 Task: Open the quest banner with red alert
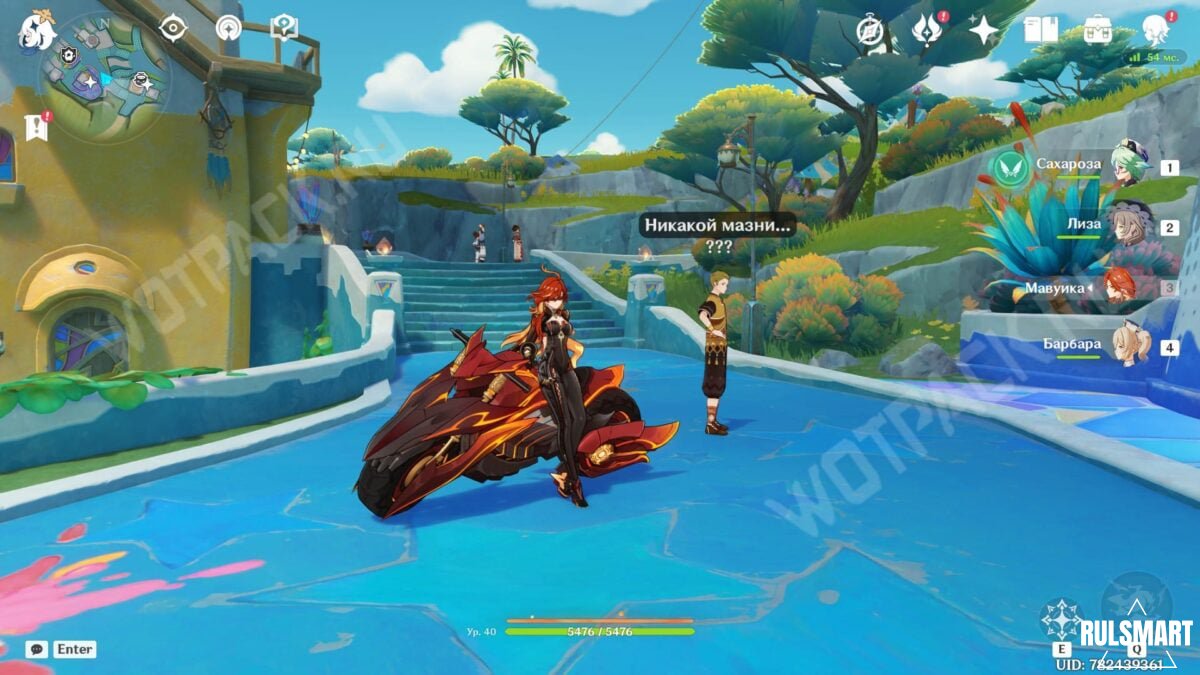click(x=36, y=126)
